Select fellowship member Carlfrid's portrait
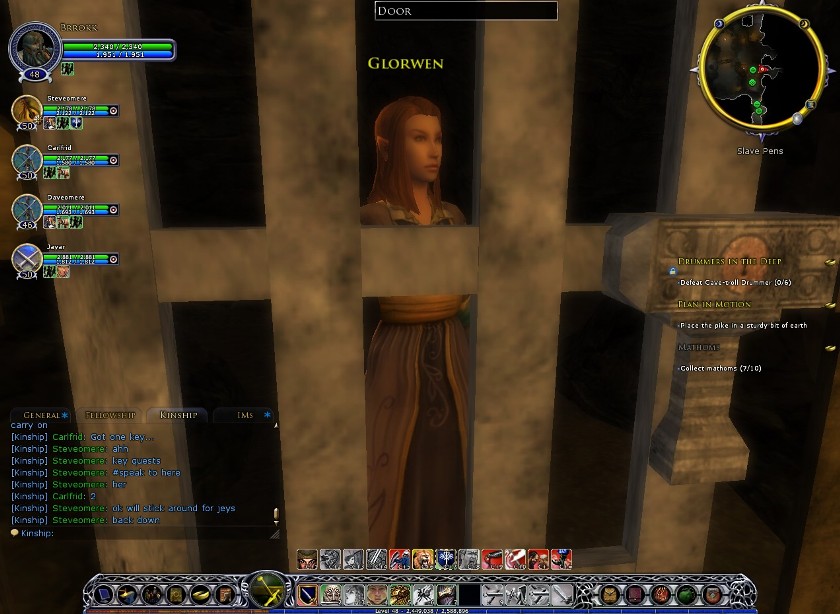This screenshot has height=614, width=840. [27, 160]
